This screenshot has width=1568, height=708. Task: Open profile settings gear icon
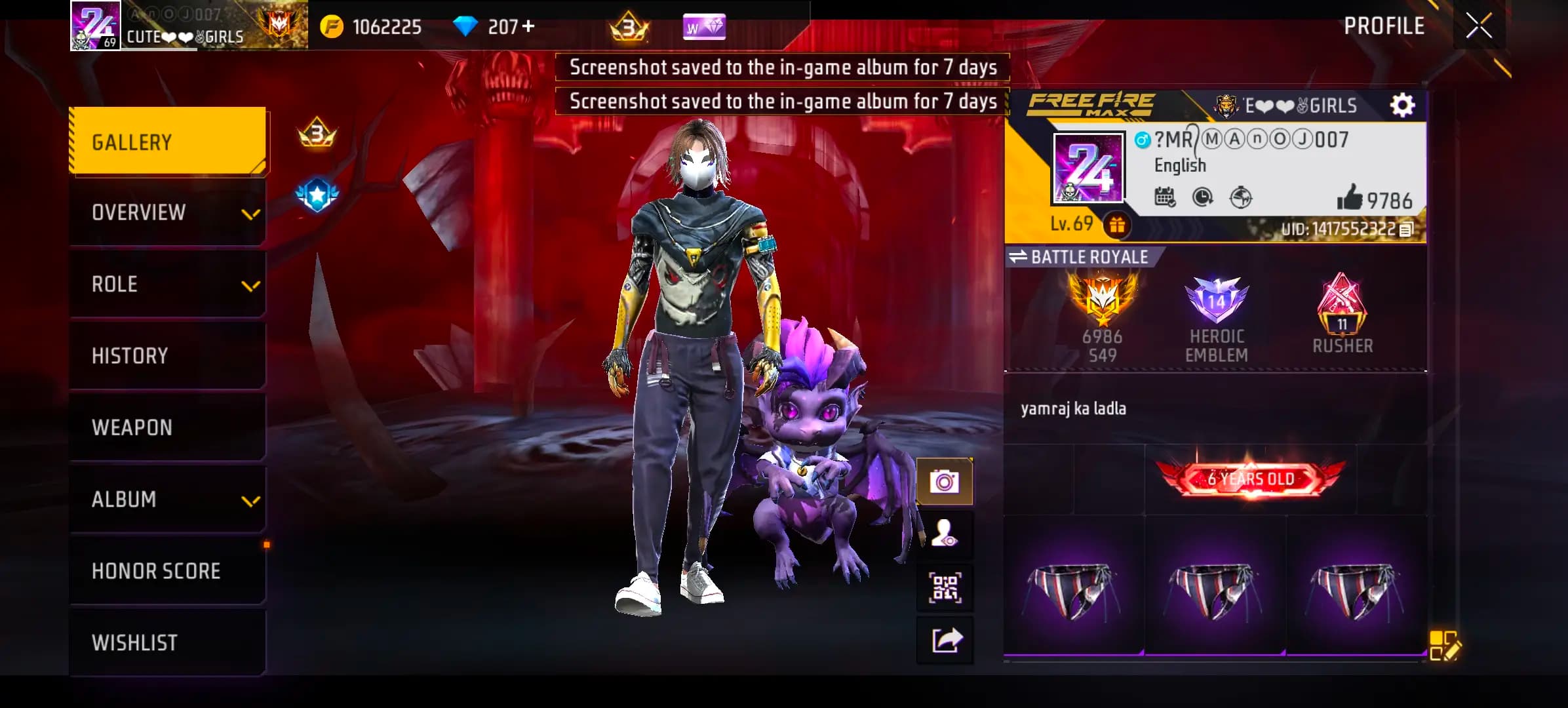pos(1402,105)
